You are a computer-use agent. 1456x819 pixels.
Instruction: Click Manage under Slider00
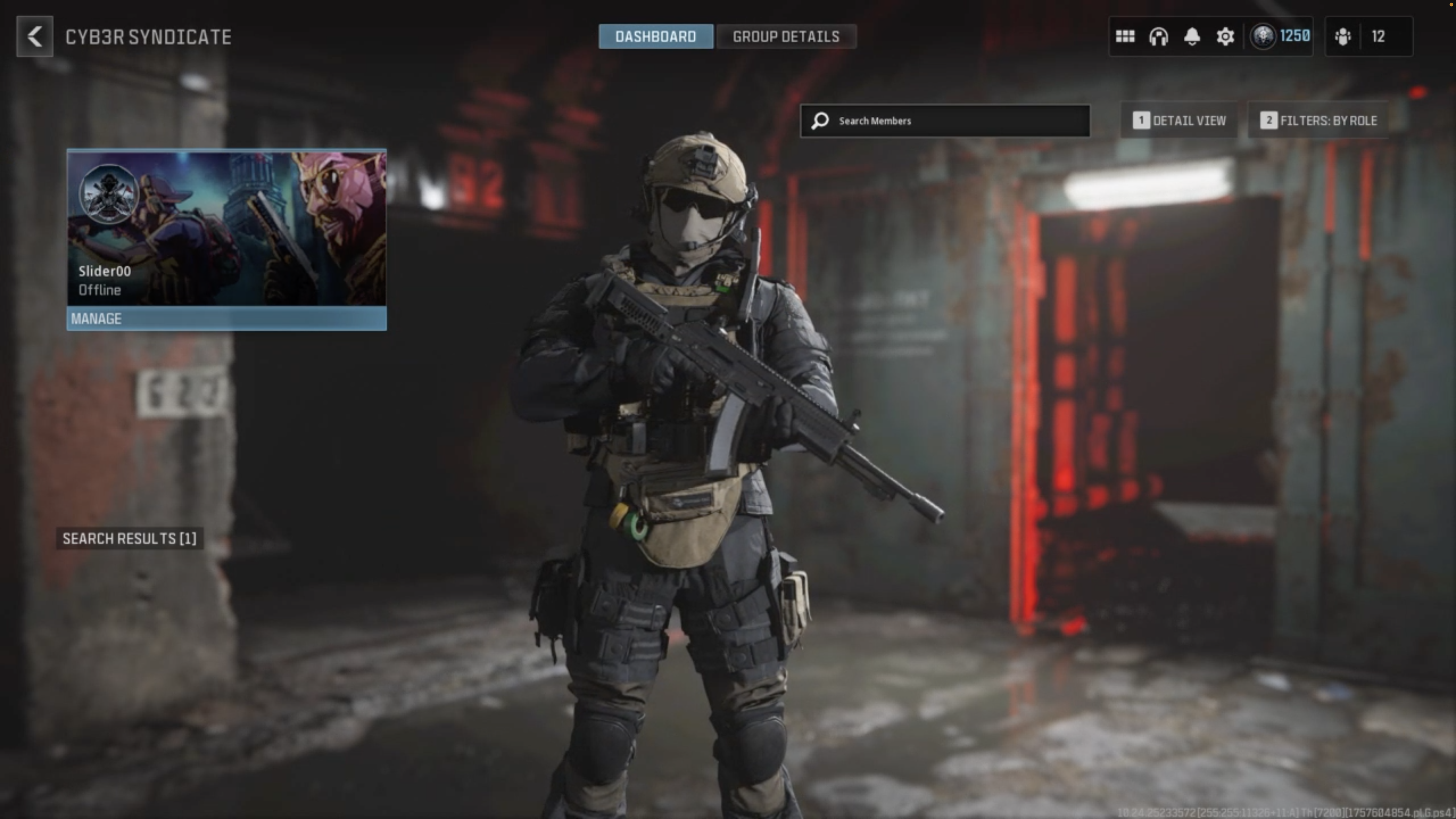tap(227, 319)
